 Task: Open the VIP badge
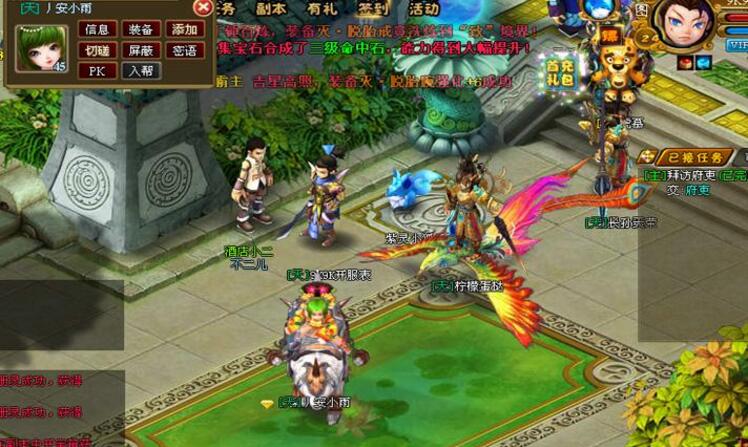(x=738, y=45)
